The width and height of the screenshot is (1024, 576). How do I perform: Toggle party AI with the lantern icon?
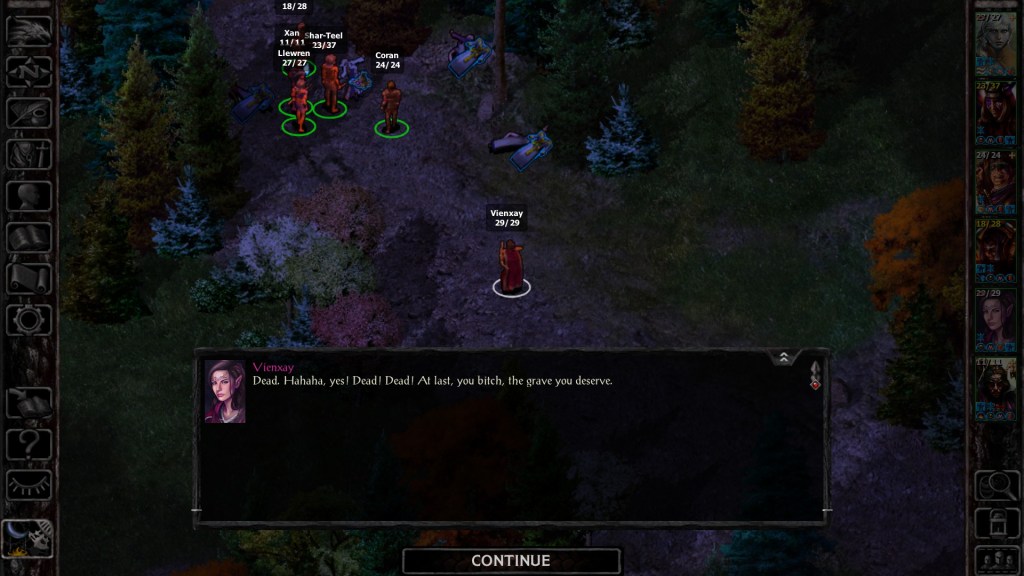(995, 521)
